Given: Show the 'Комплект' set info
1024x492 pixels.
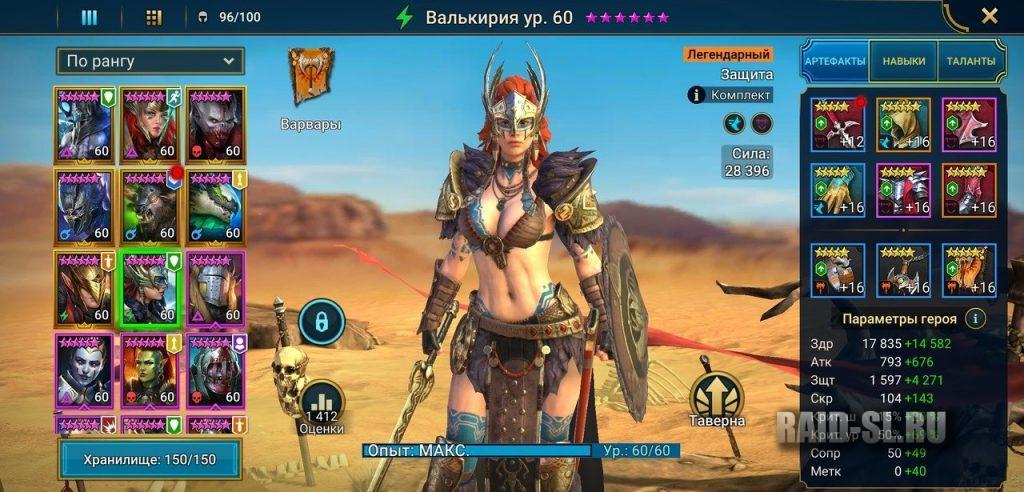Looking at the screenshot, I should [731, 95].
